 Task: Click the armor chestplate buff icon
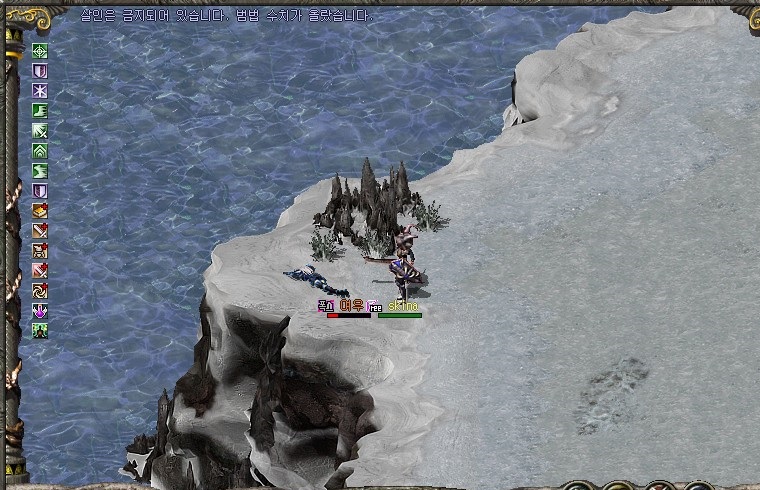coord(40,251)
